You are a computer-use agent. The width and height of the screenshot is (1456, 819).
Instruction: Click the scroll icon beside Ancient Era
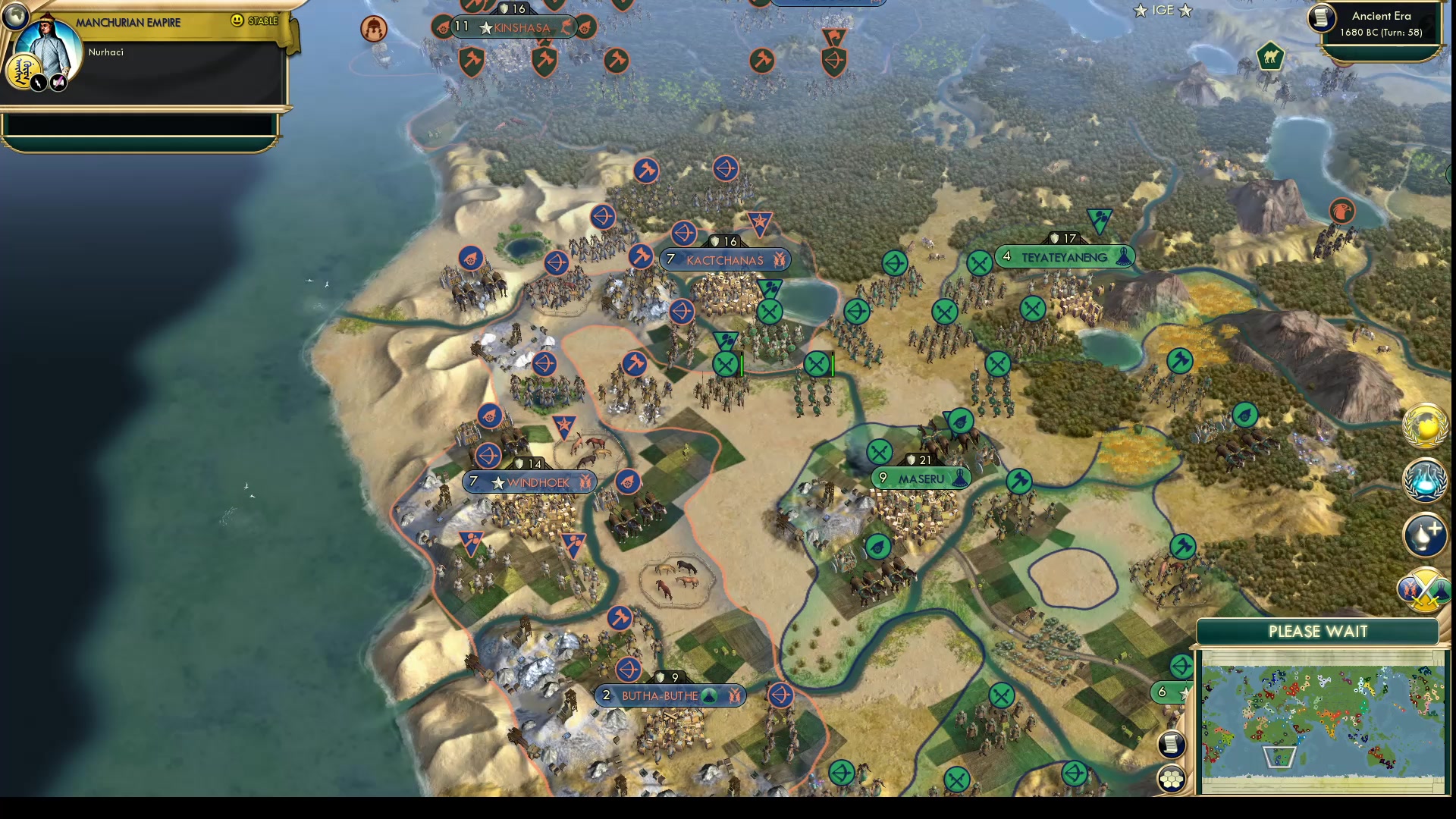pyautogui.click(x=1322, y=17)
